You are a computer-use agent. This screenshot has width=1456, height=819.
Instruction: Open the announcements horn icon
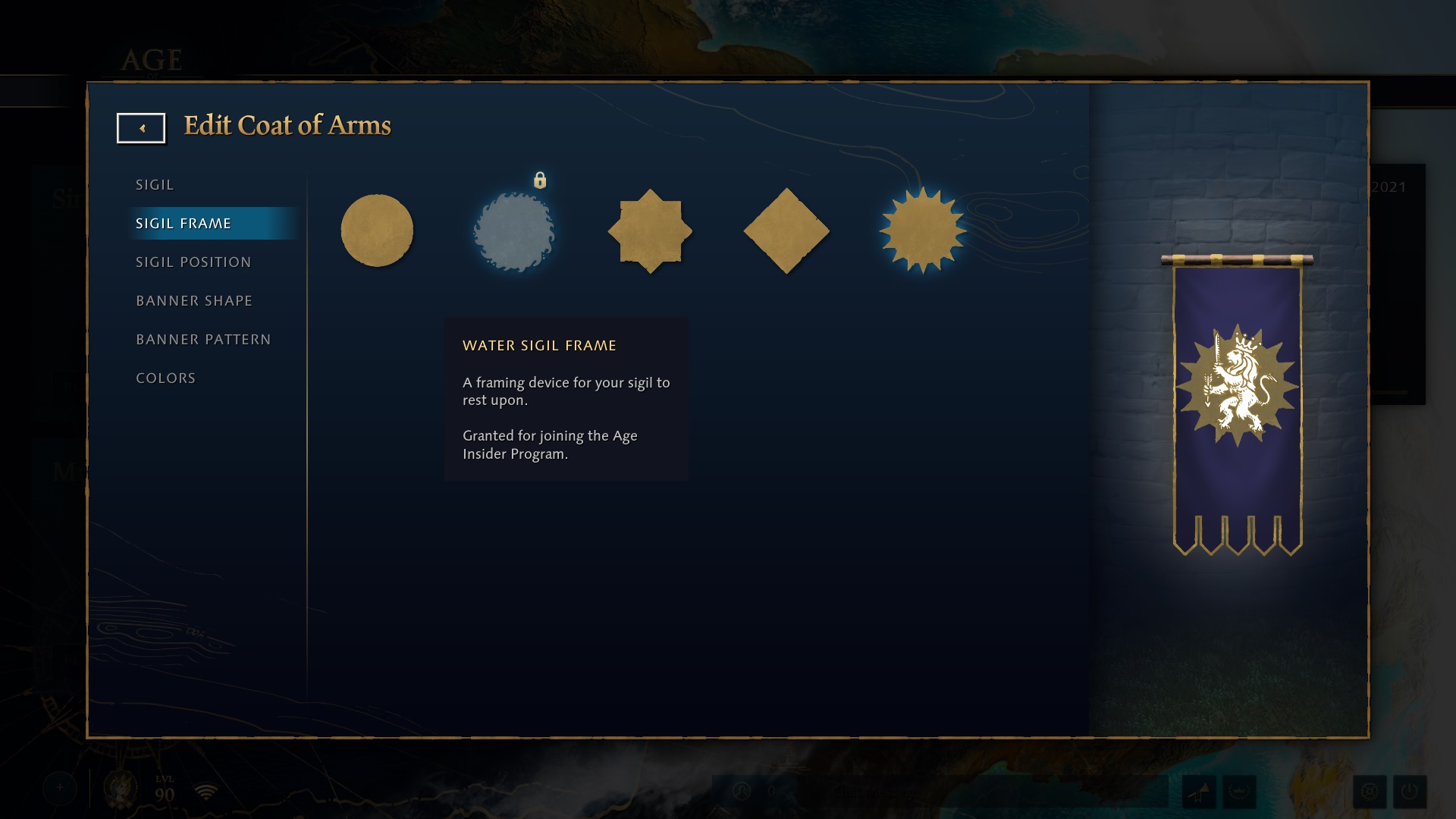[1200, 792]
